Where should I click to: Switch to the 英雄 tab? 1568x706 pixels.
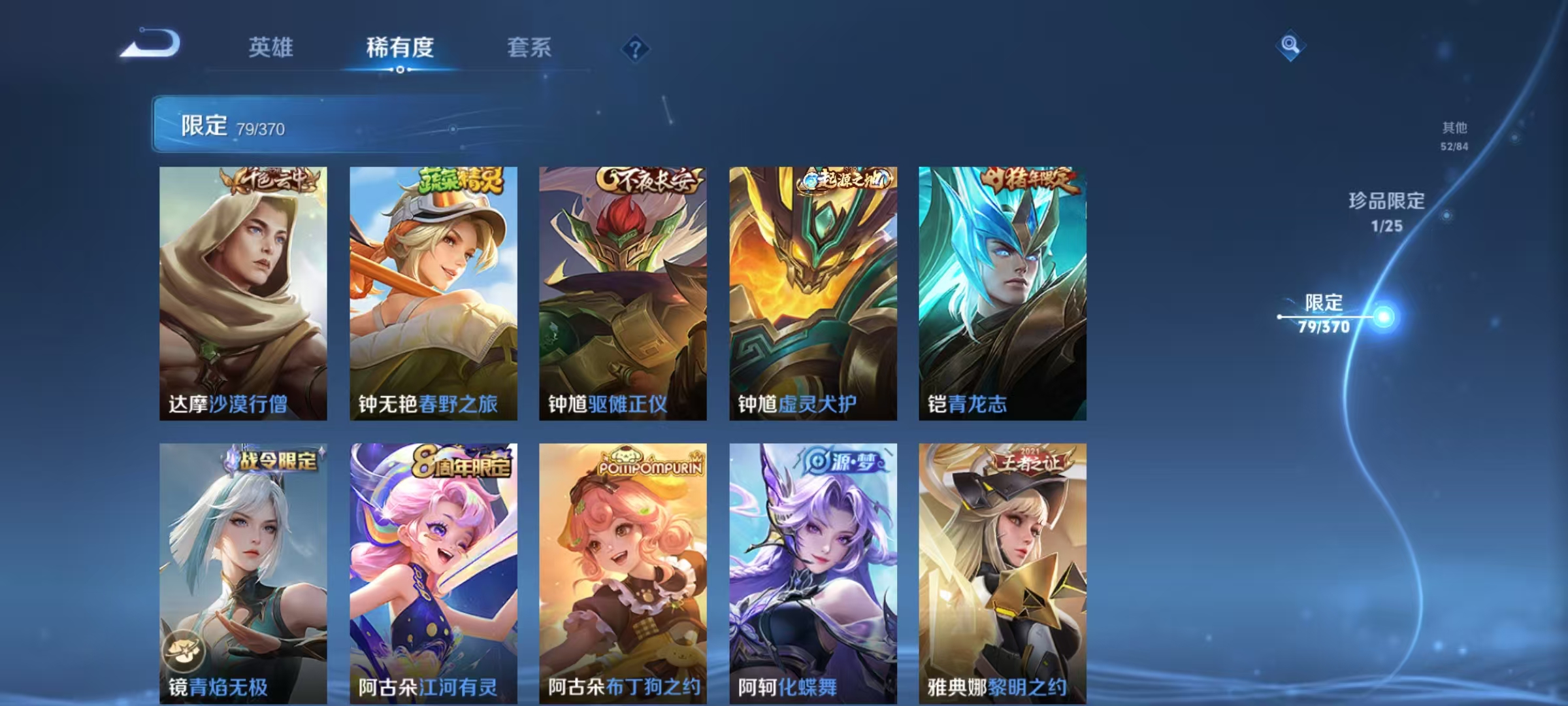point(272,47)
